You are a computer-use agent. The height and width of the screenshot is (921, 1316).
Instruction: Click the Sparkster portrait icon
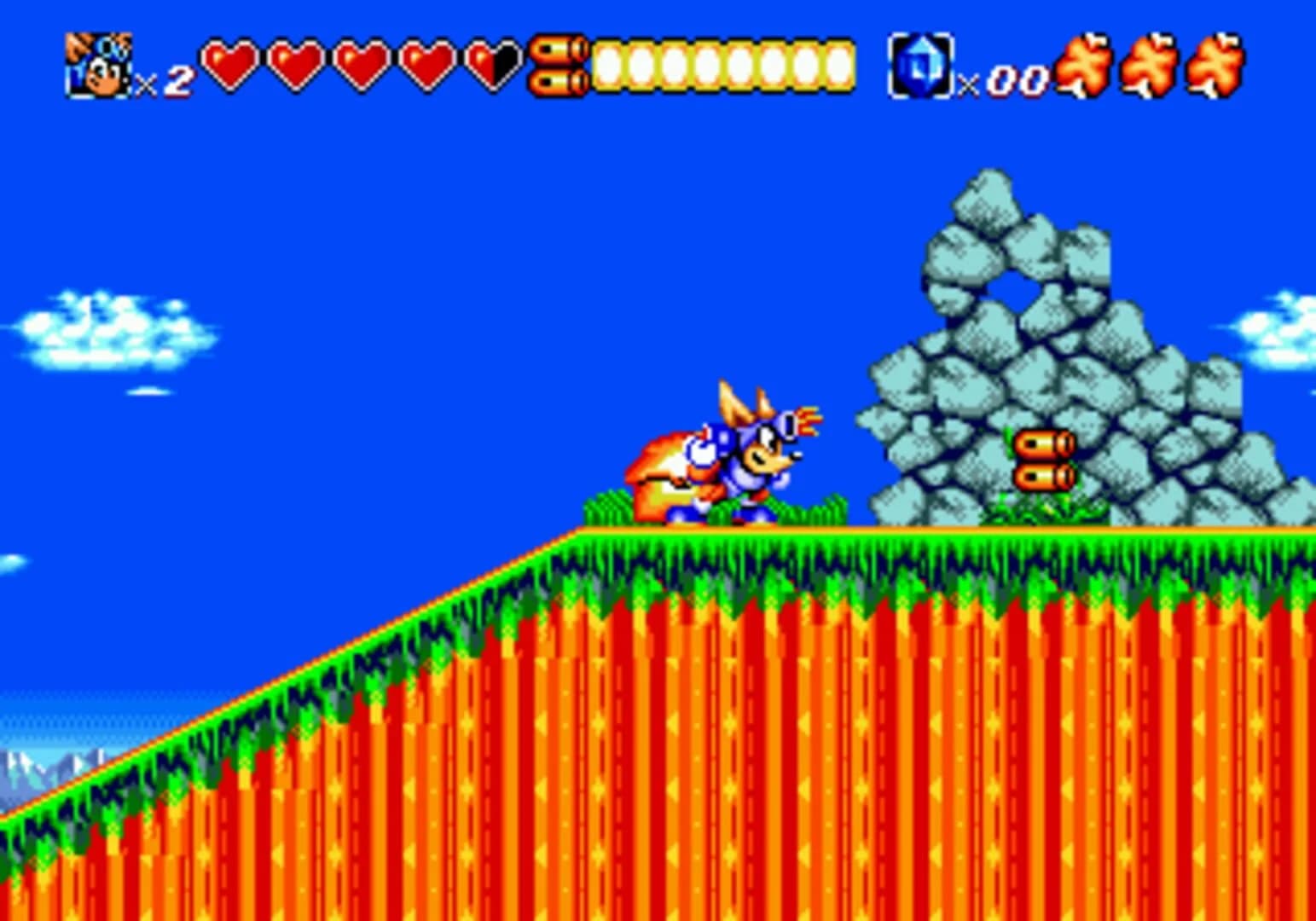click(96, 64)
